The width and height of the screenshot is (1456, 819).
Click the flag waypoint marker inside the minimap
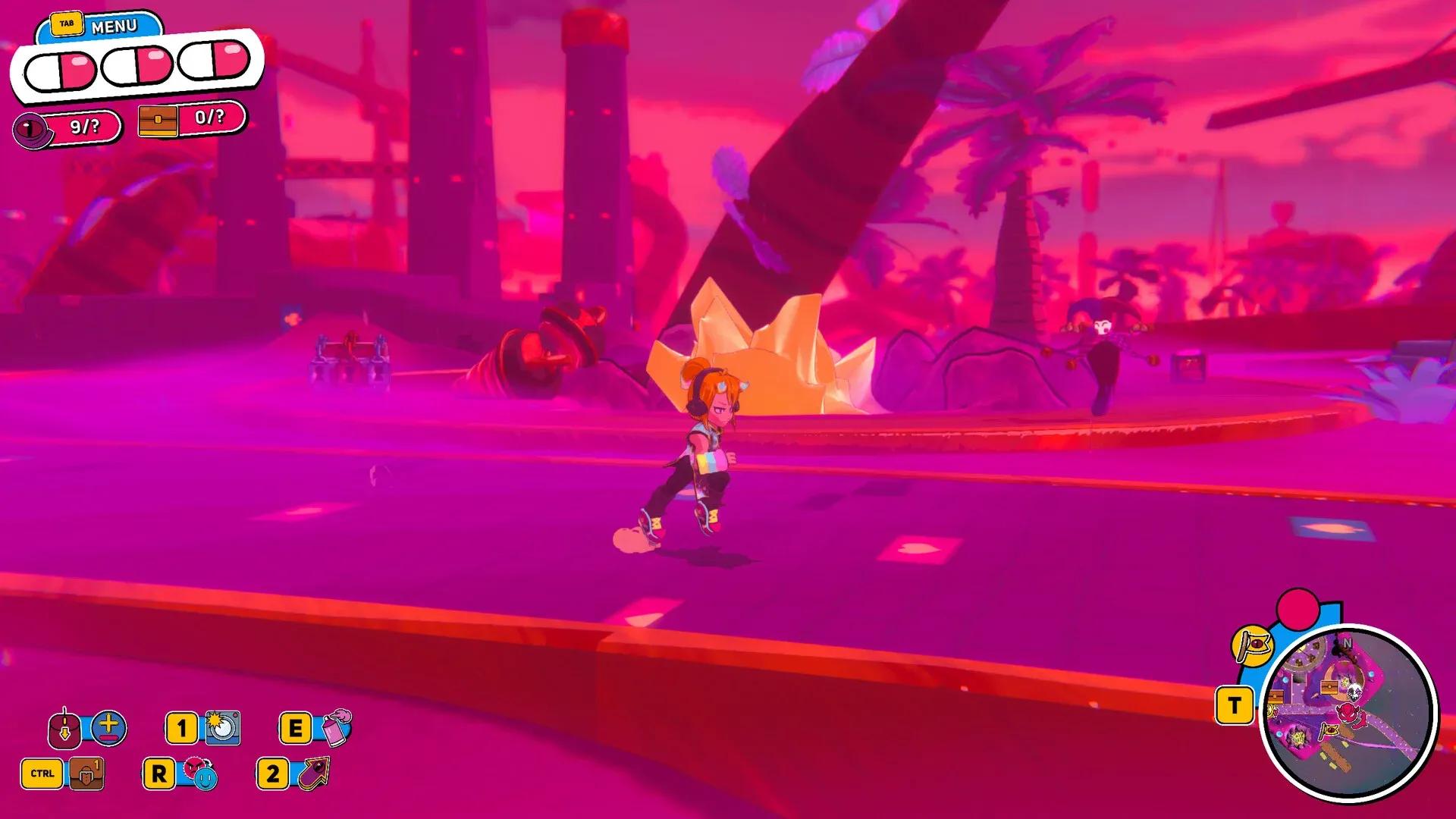pos(1330,730)
